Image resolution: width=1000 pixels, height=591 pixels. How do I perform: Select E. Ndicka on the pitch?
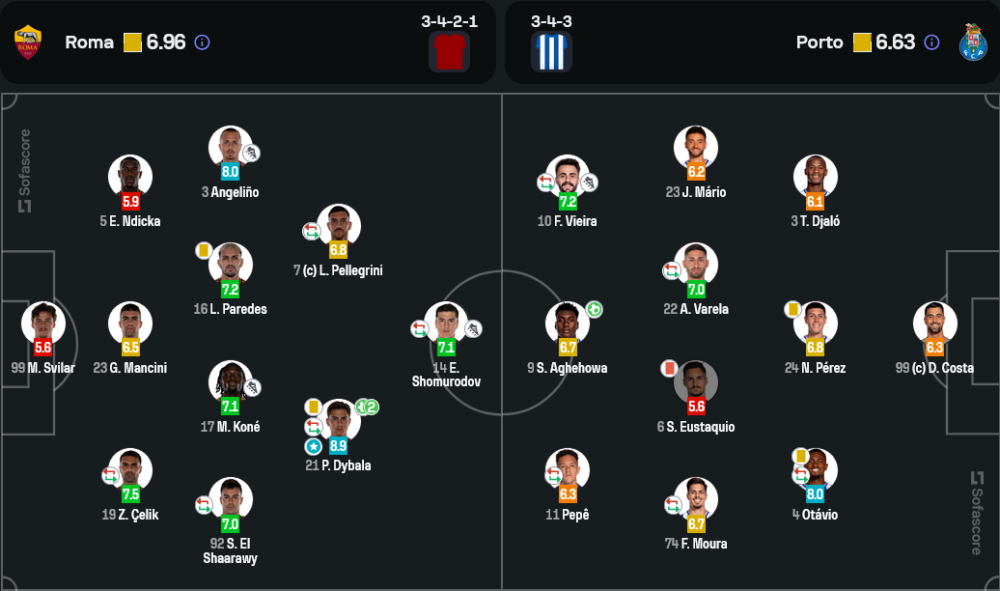click(x=130, y=176)
